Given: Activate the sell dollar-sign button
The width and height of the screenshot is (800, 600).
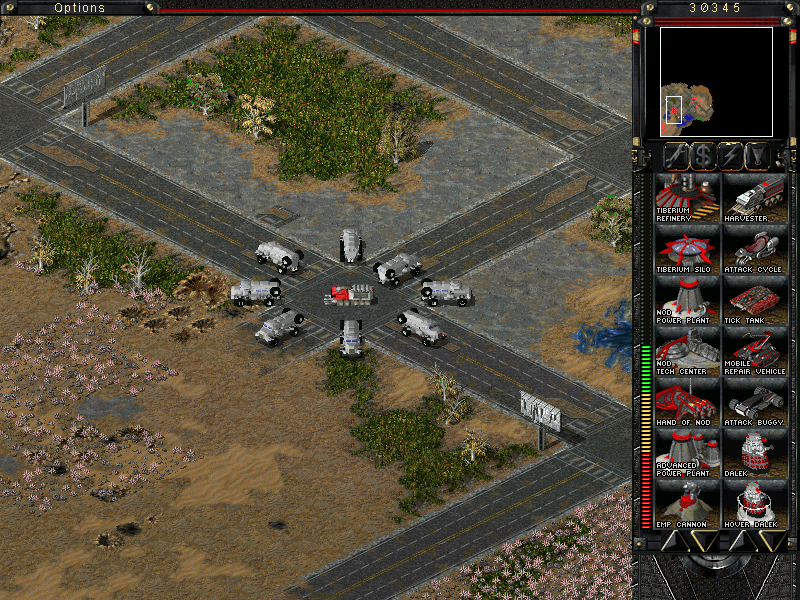Looking at the screenshot, I should pos(703,156).
